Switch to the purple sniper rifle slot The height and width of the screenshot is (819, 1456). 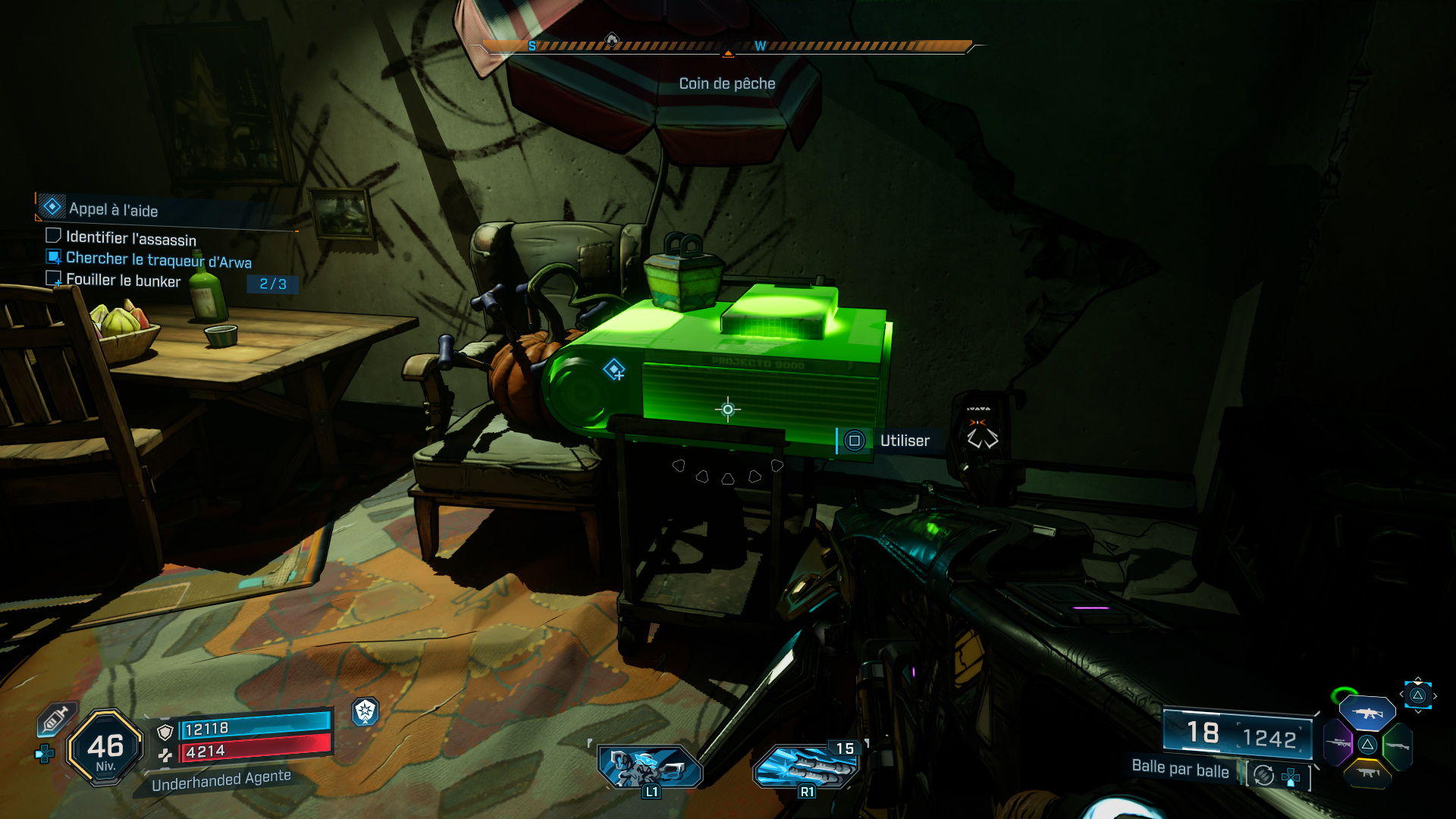coord(1338,742)
